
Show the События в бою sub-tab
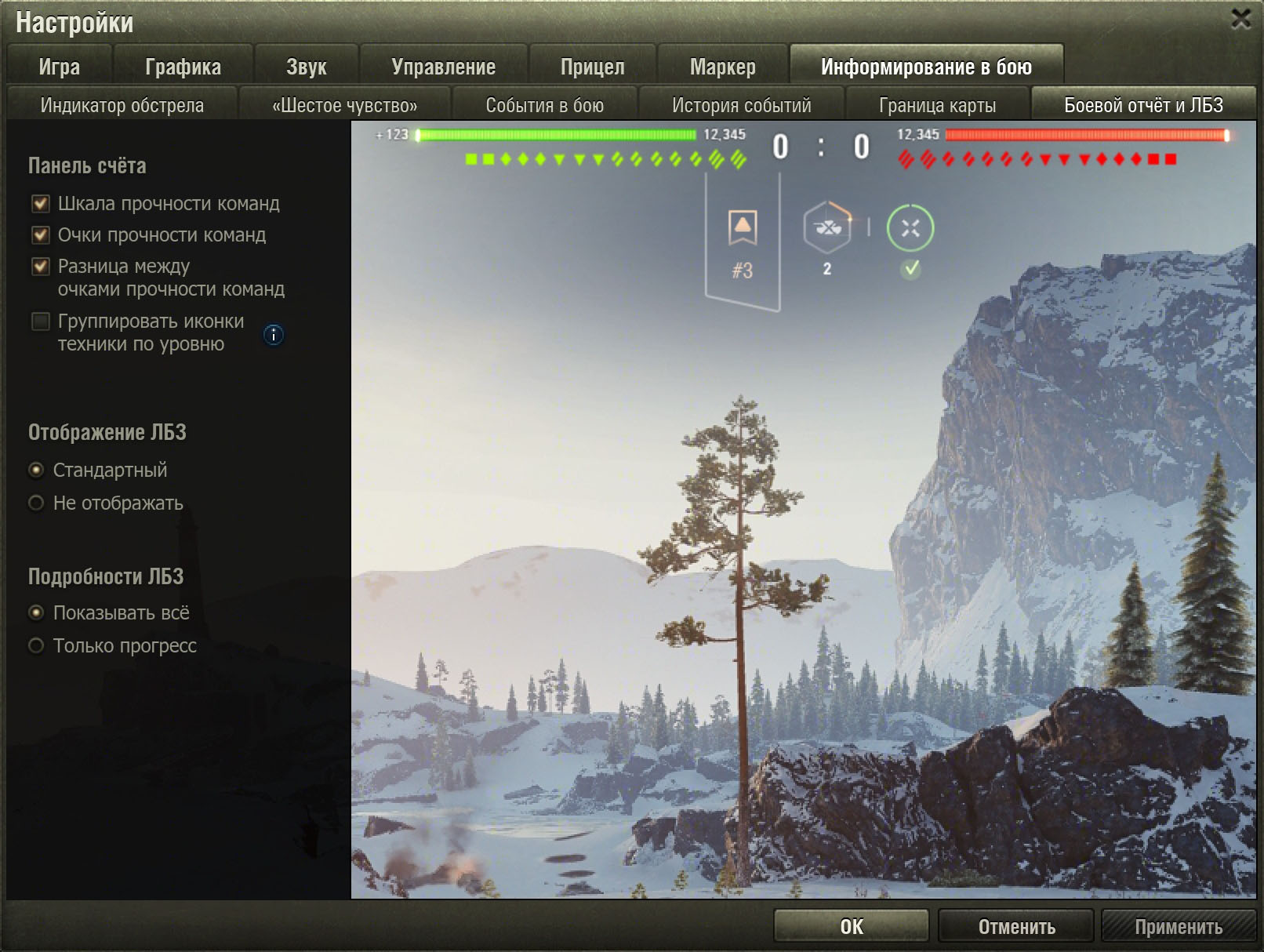[544, 105]
